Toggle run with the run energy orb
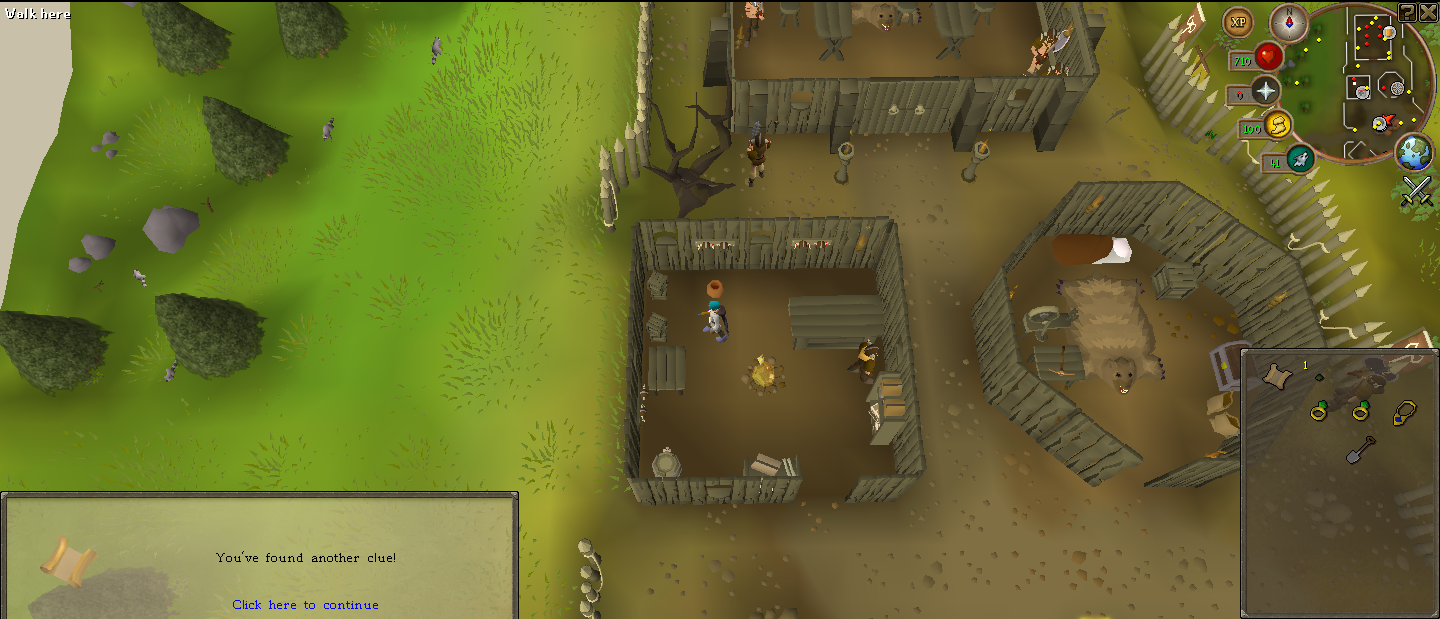 (1277, 126)
